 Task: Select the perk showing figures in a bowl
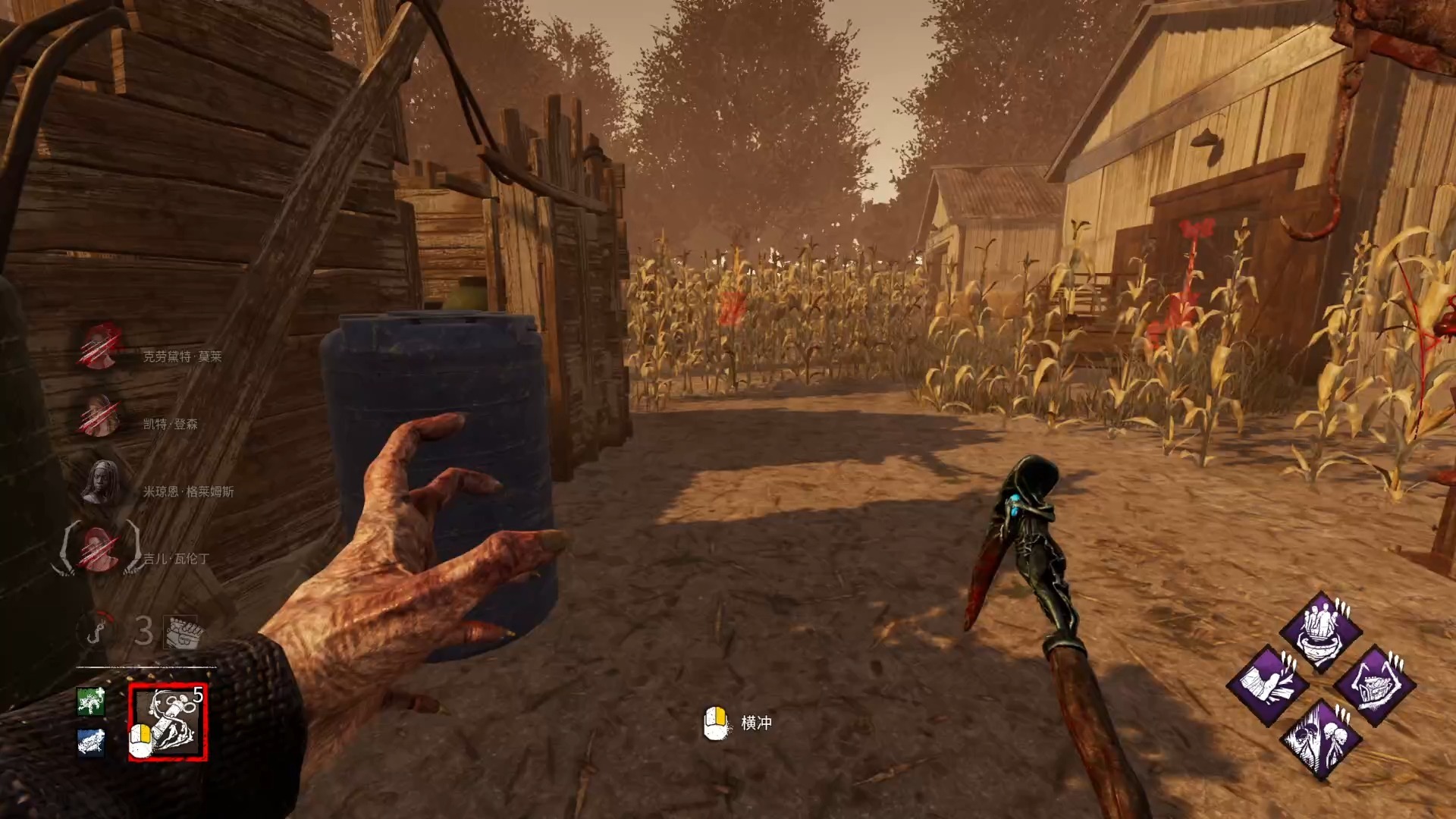coord(1320,632)
